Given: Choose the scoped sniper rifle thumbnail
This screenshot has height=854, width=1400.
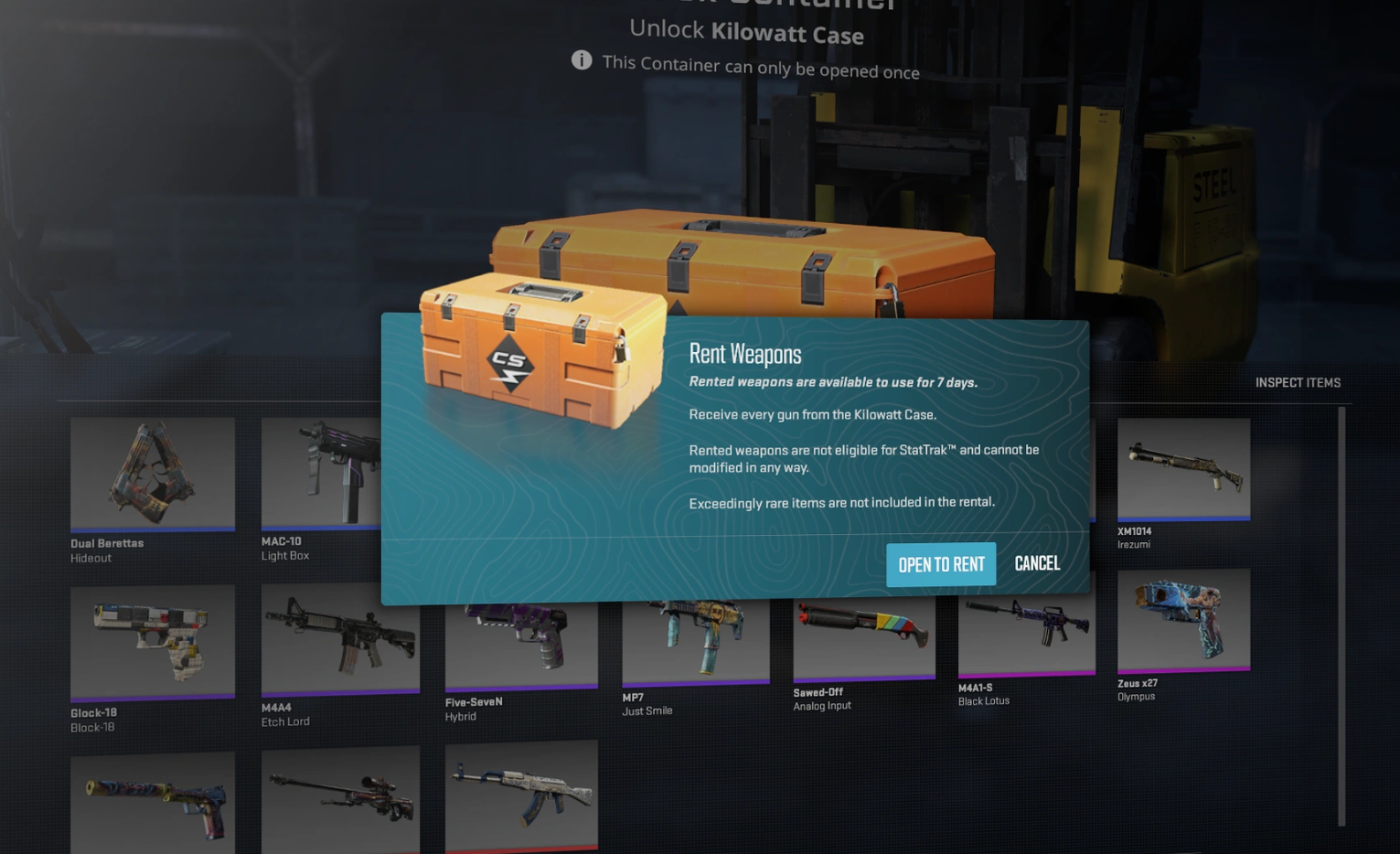Looking at the screenshot, I should (340, 797).
